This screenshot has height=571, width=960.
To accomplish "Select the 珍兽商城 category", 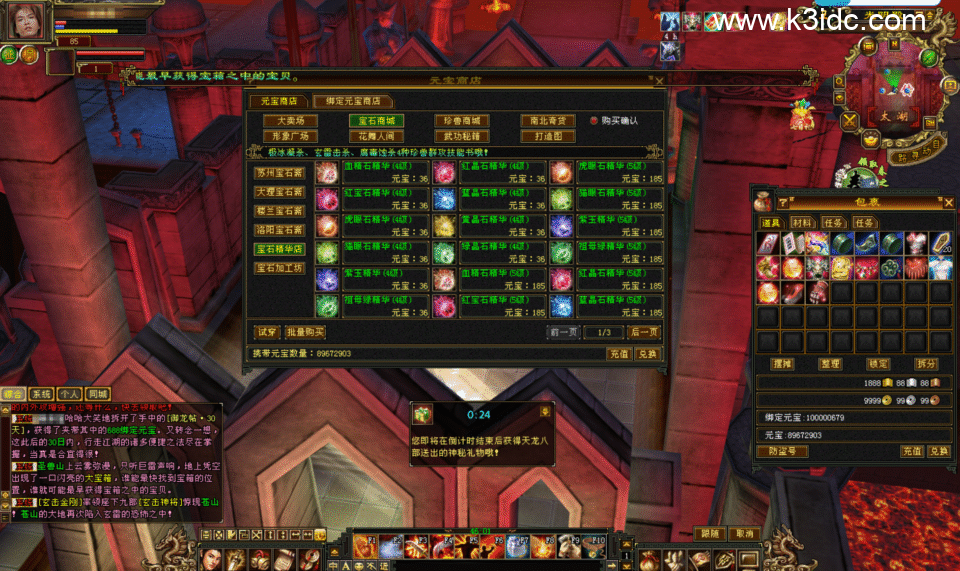I will tap(462, 121).
